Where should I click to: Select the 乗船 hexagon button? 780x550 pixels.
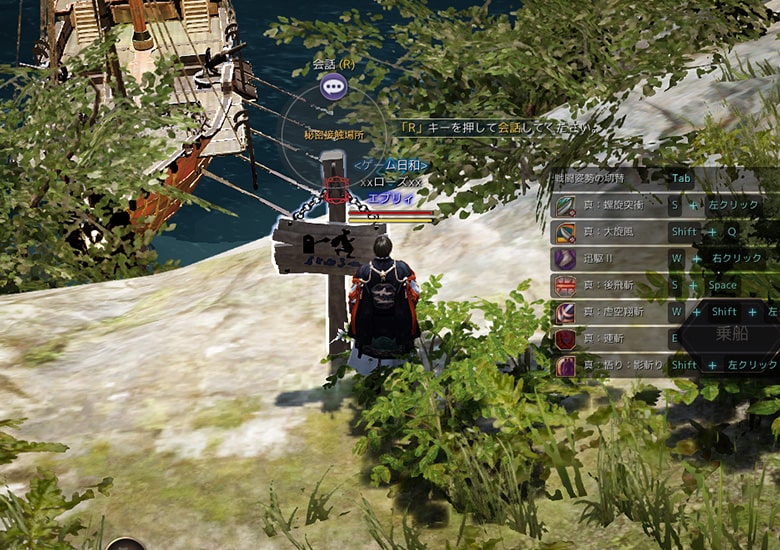[x=731, y=334]
